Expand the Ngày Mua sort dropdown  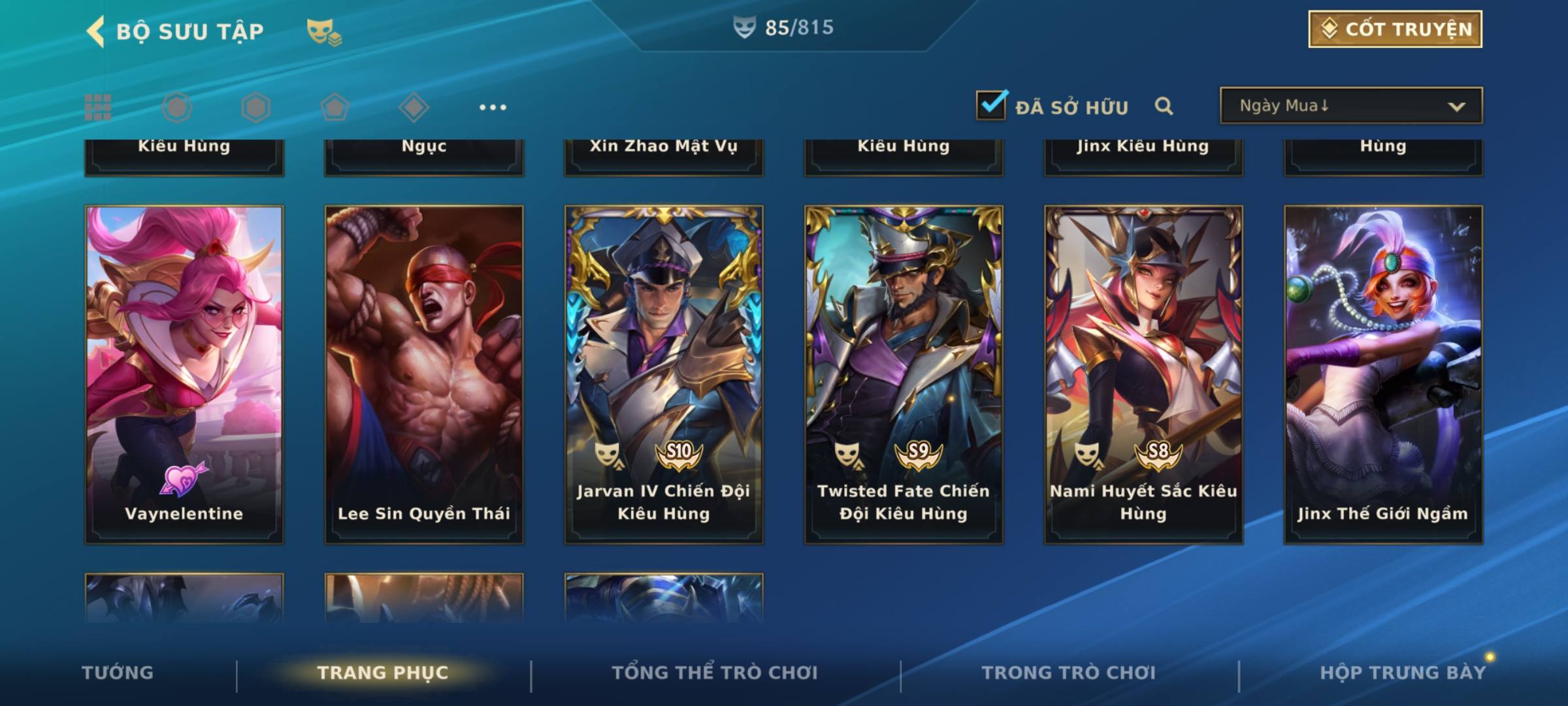pyautogui.click(x=1350, y=106)
